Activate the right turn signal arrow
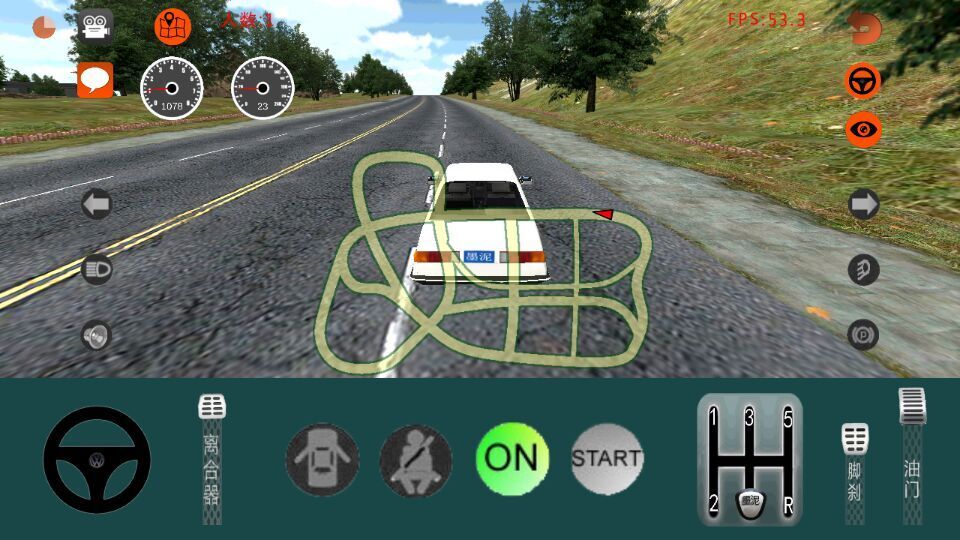 click(863, 205)
